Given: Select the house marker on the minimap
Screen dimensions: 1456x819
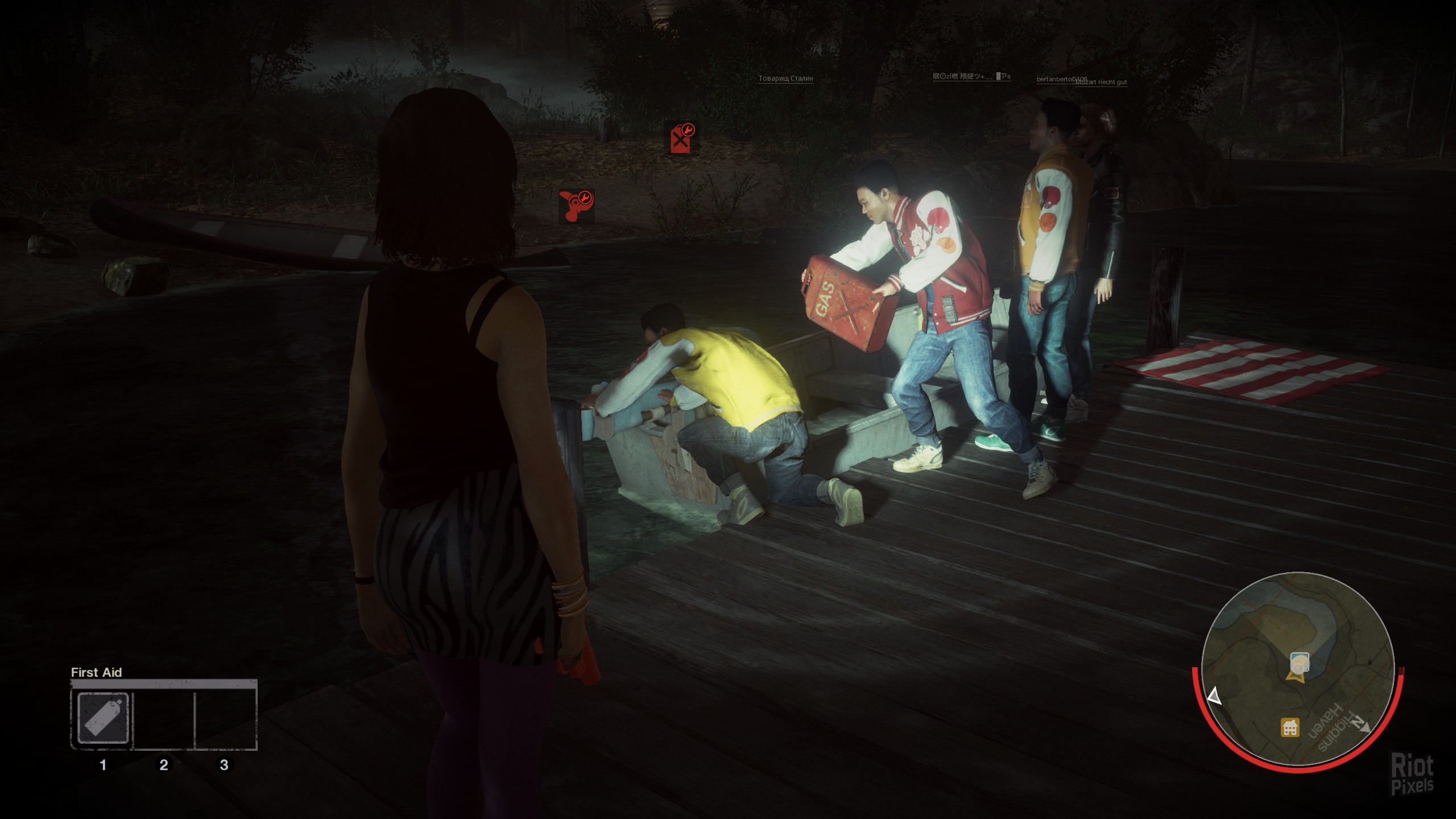Looking at the screenshot, I should click(x=1289, y=727).
